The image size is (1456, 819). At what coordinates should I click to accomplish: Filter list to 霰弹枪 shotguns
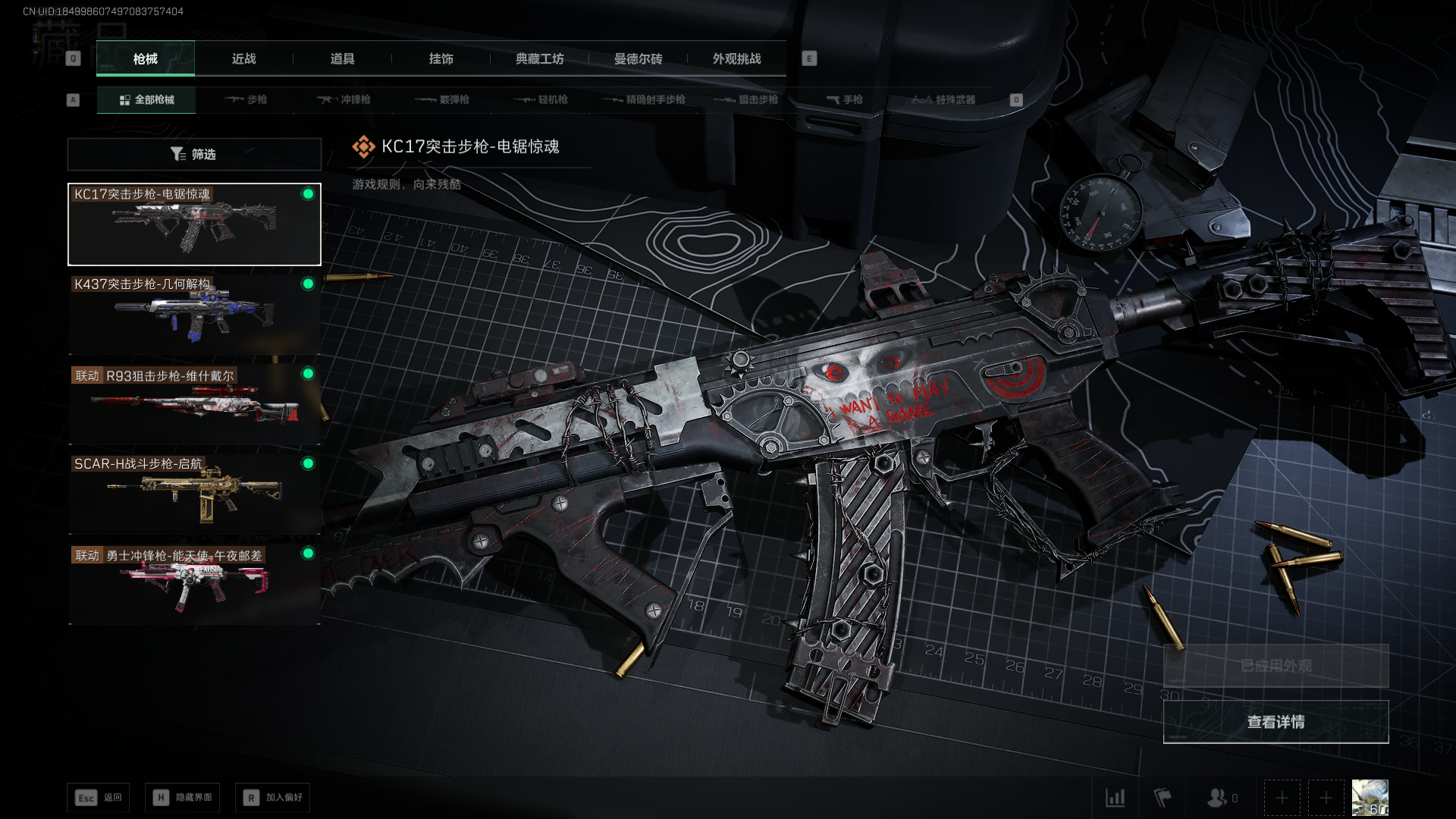tap(442, 99)
